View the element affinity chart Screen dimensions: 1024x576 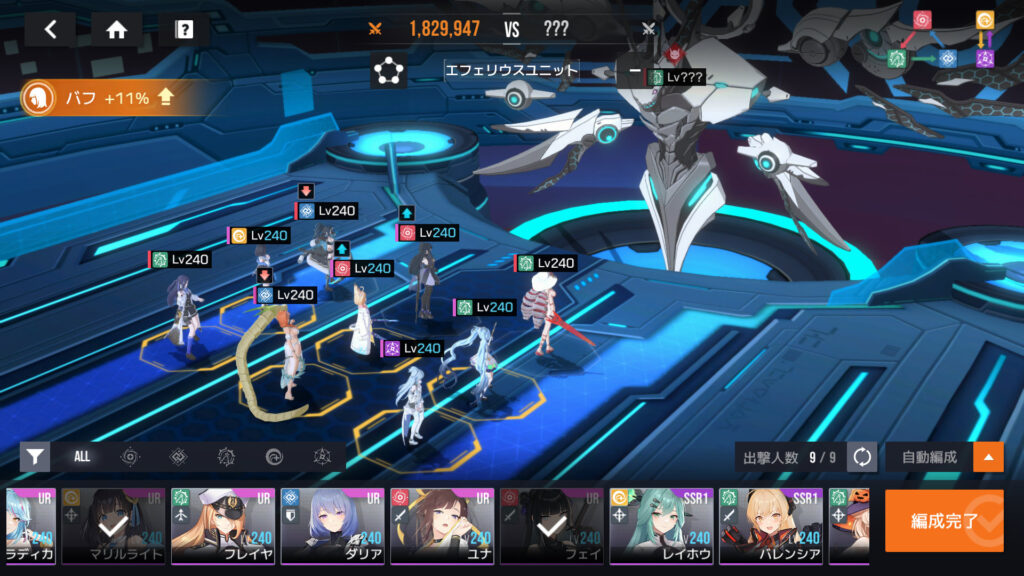click(x=942, y=41)
